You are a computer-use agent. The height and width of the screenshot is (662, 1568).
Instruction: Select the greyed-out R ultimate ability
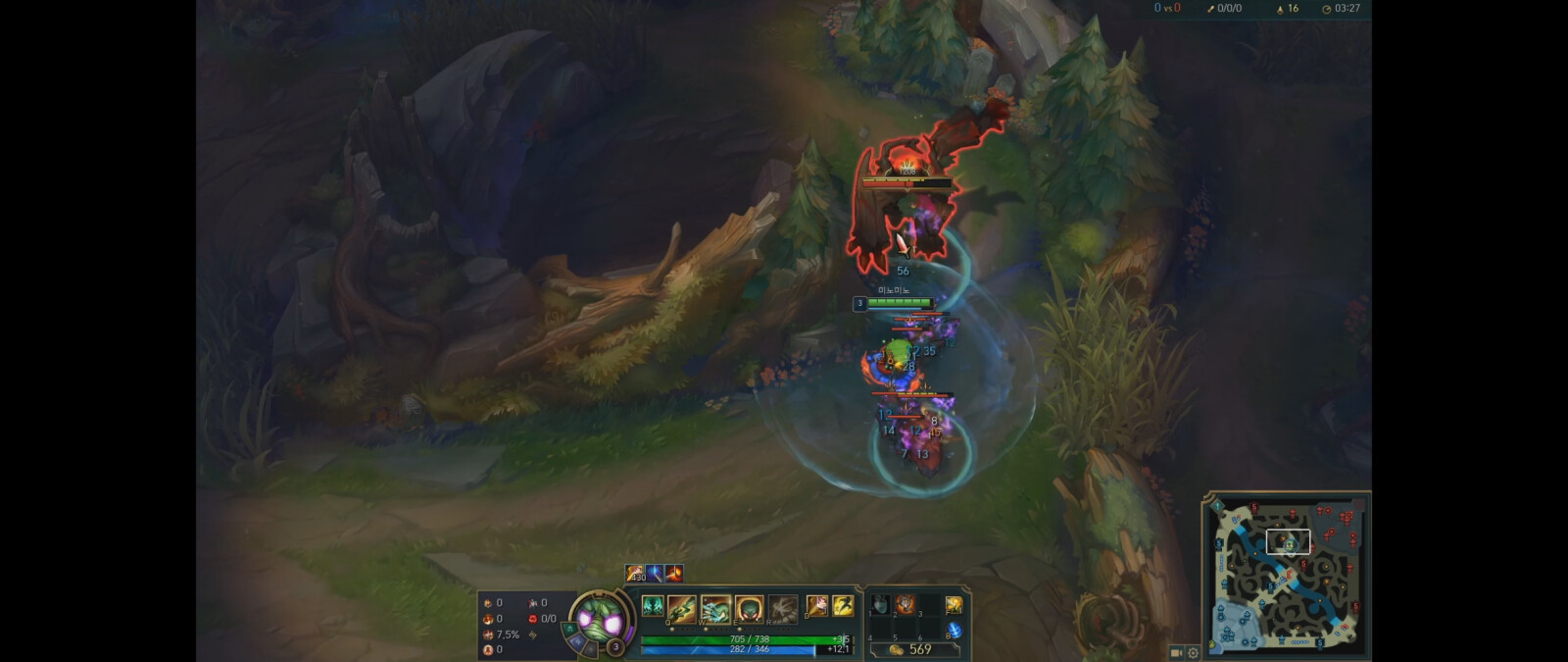coord(782,608)
